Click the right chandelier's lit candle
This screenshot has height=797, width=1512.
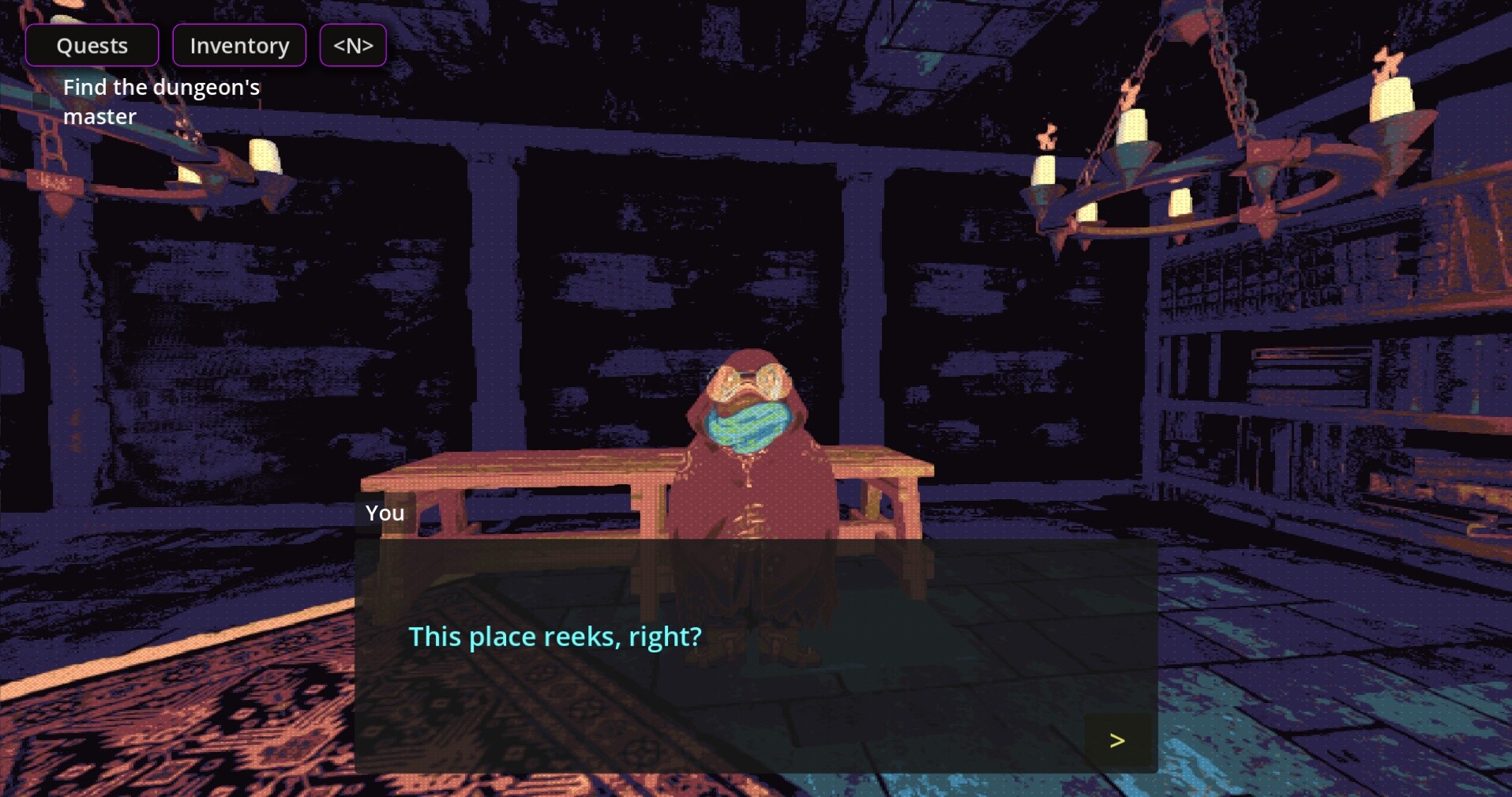click(x=1392, y=95)
